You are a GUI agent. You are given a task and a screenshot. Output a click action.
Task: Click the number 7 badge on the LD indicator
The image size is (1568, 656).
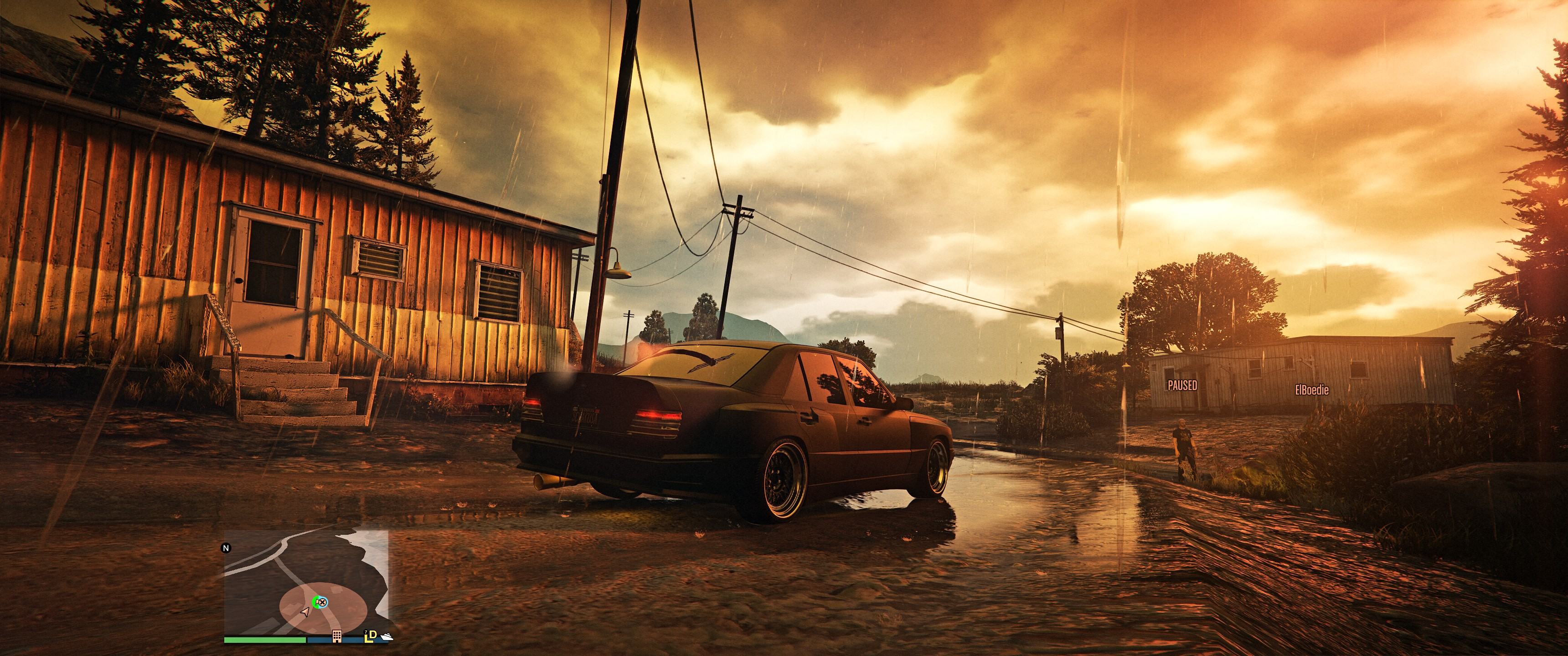tap(366, 633)
